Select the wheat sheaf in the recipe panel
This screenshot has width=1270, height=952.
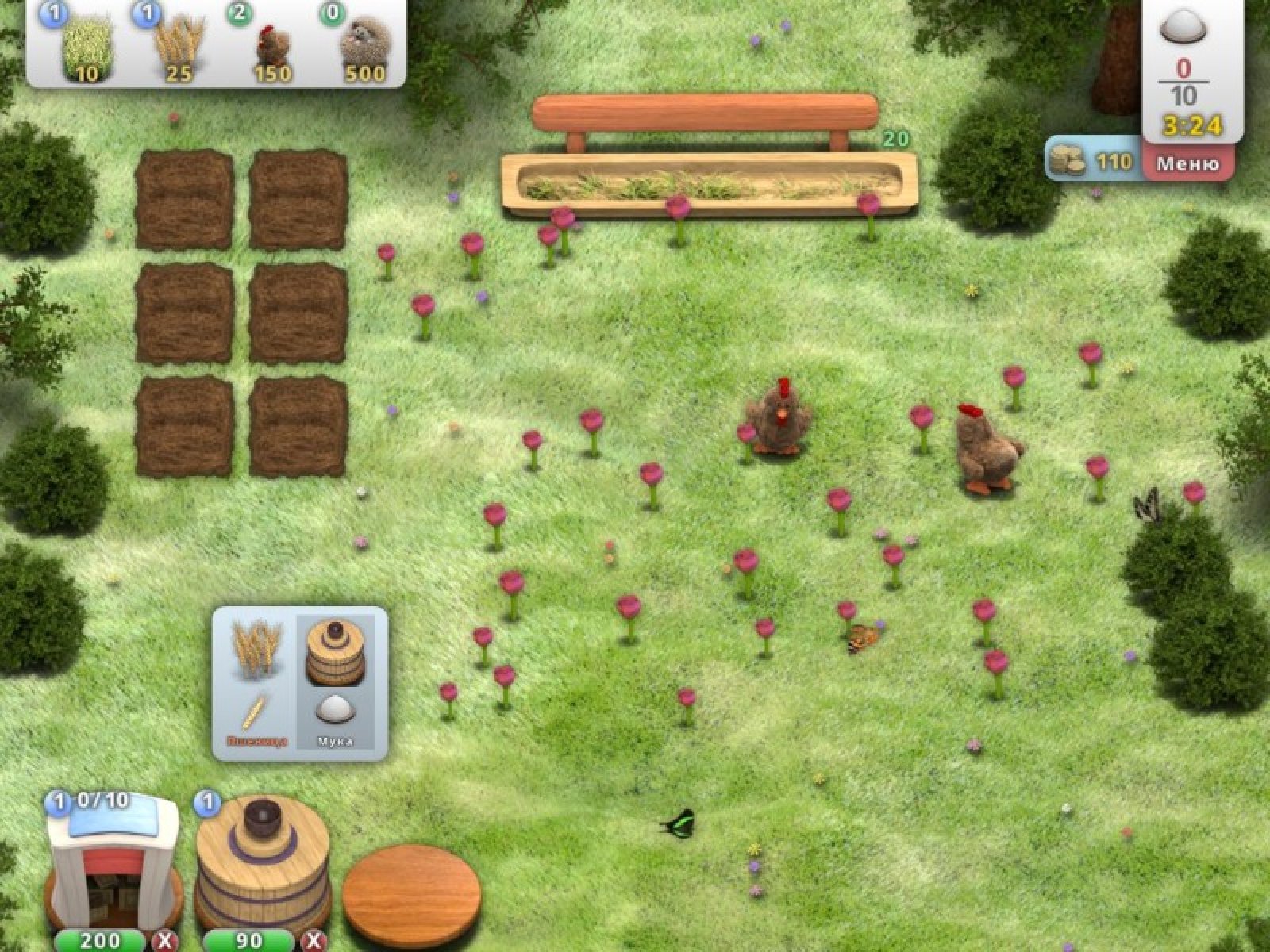[x=256, y=649]
